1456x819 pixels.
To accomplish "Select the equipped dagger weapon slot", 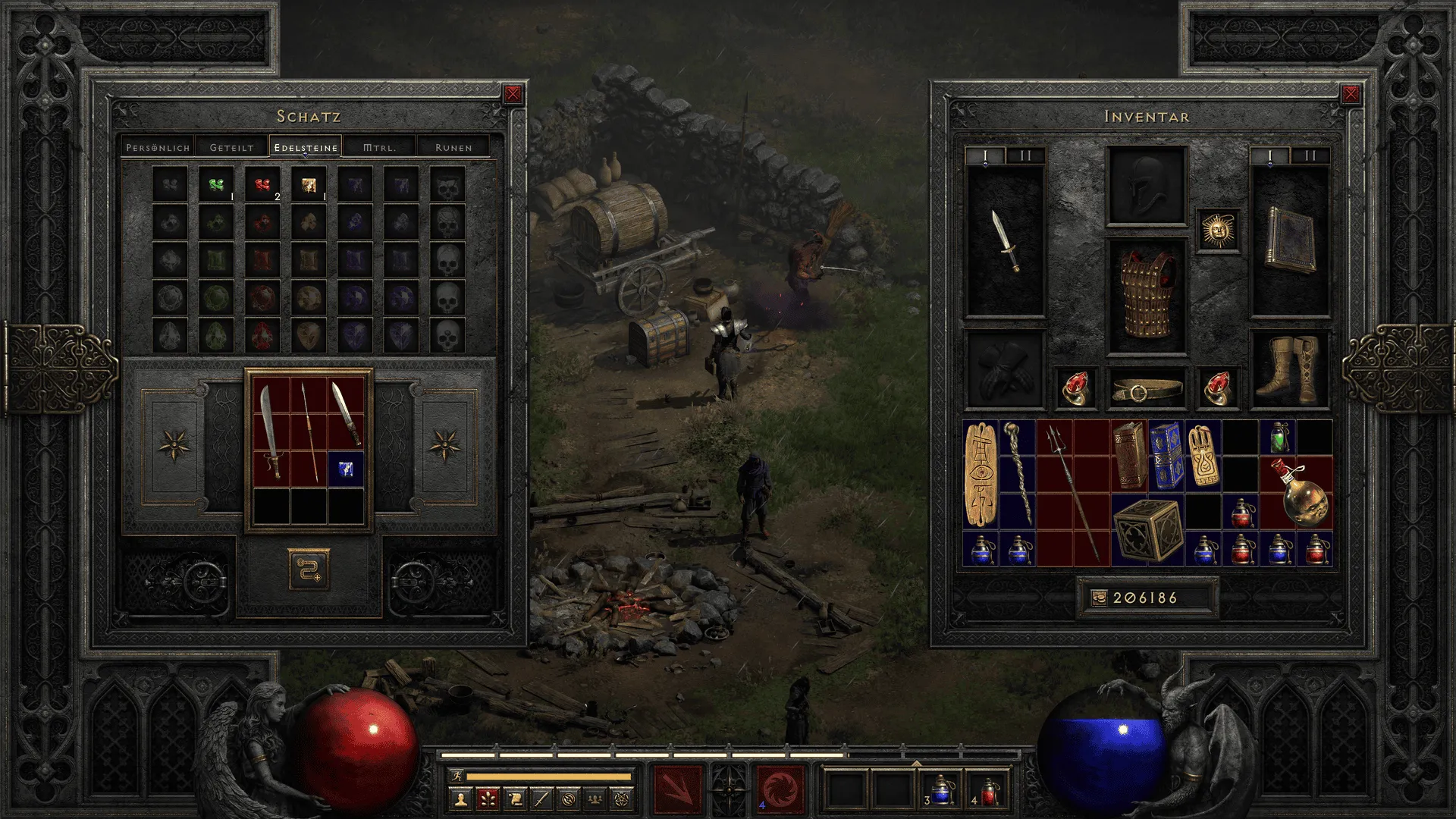I will click(1006, 241).
